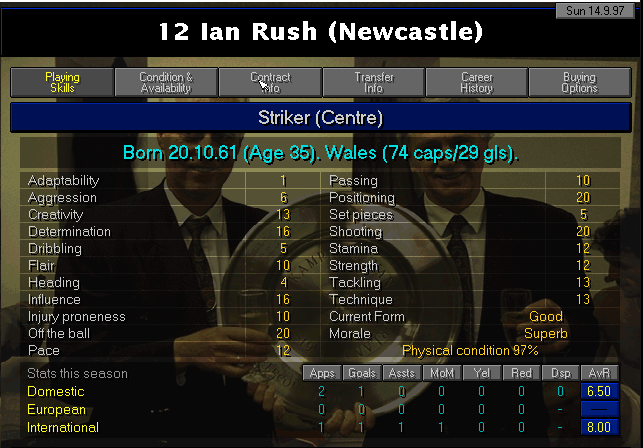Select the Transfer Info tab
This screenshot has width=643, height=448.
[x=374, y=82]
